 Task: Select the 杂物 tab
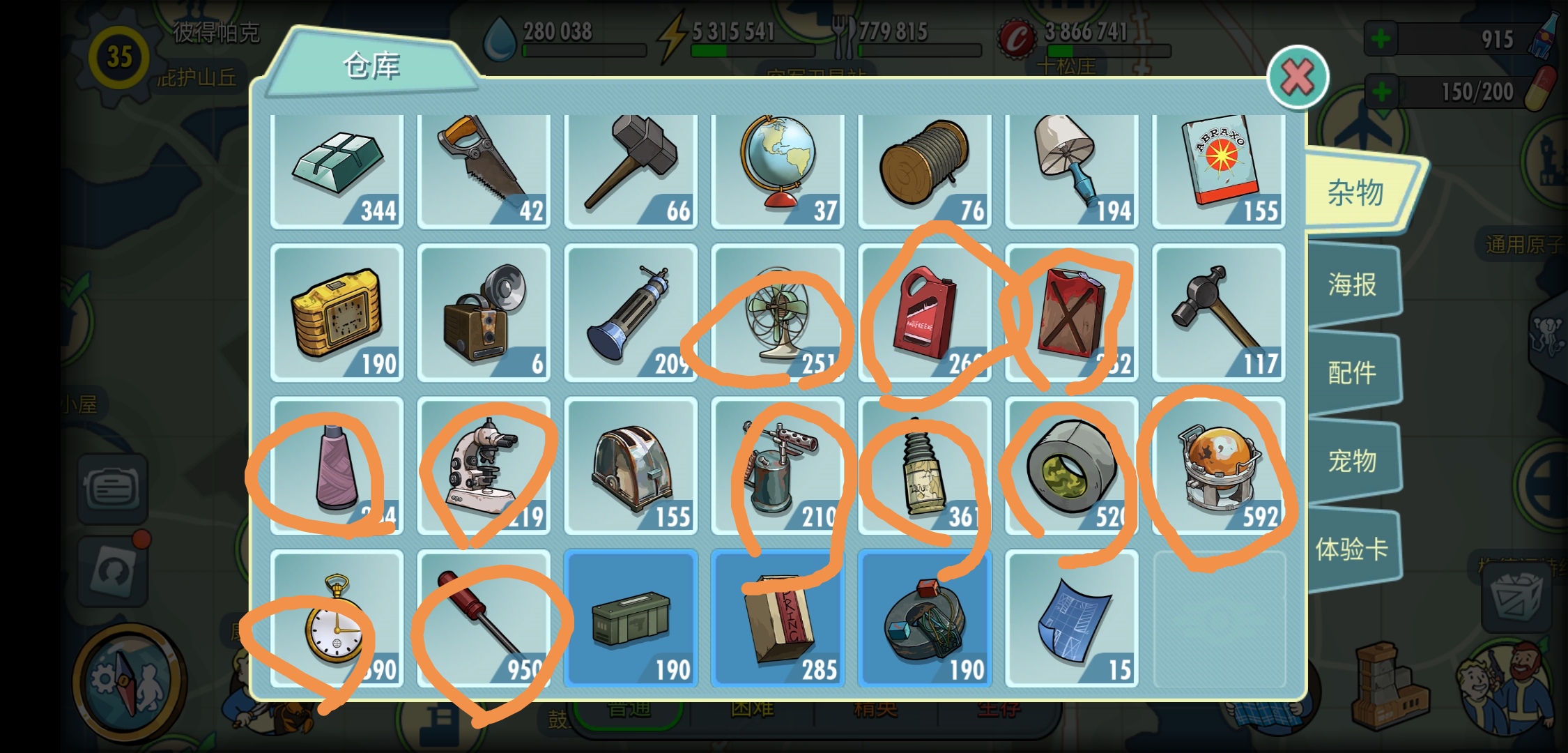(x=1355, y=192)
